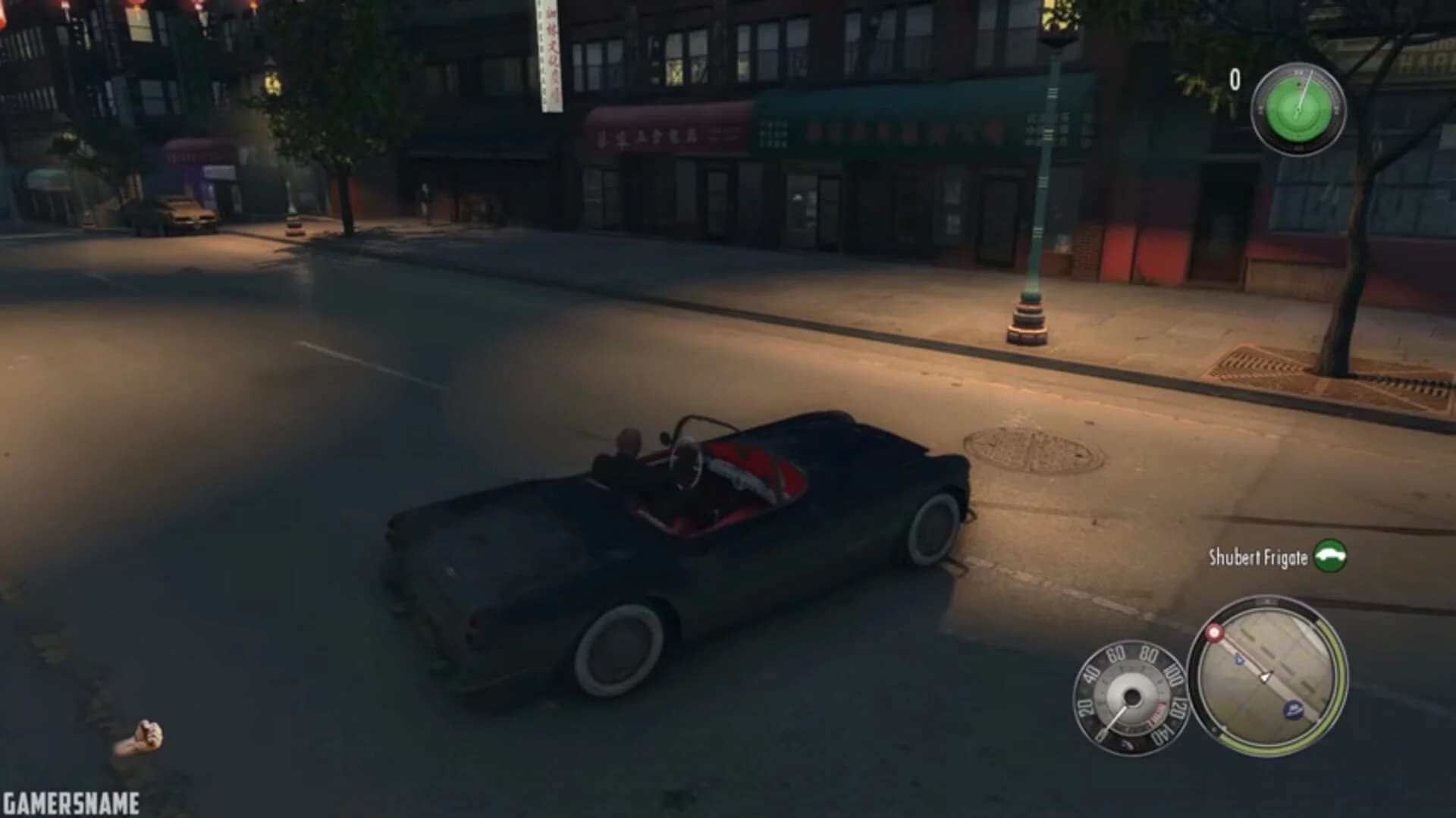
Task: Click the blue hat marker on the minimap
Action: pyautogui.click(x=1291, y=709)
